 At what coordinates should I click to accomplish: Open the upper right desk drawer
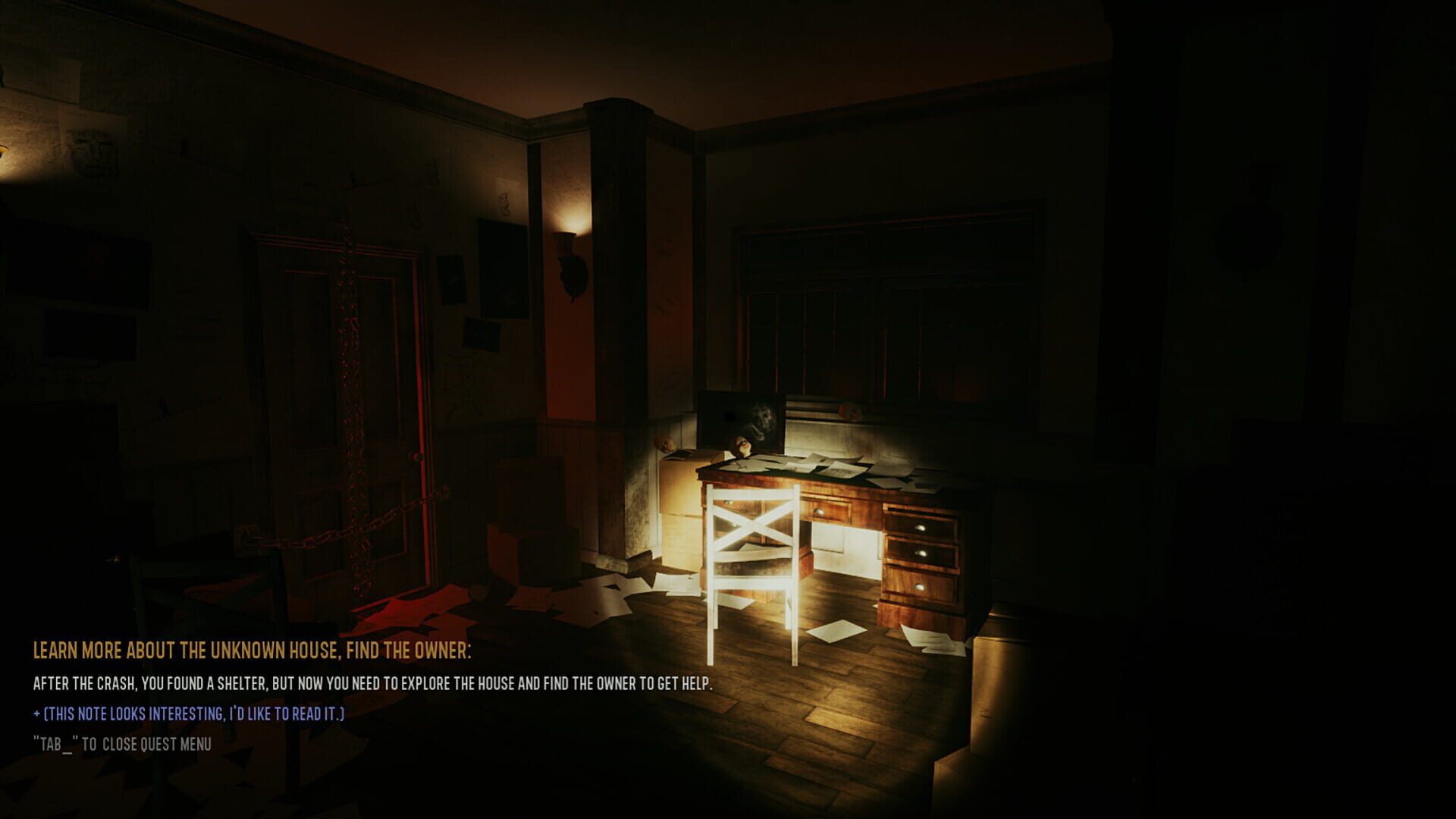click(x=921, y=526)
